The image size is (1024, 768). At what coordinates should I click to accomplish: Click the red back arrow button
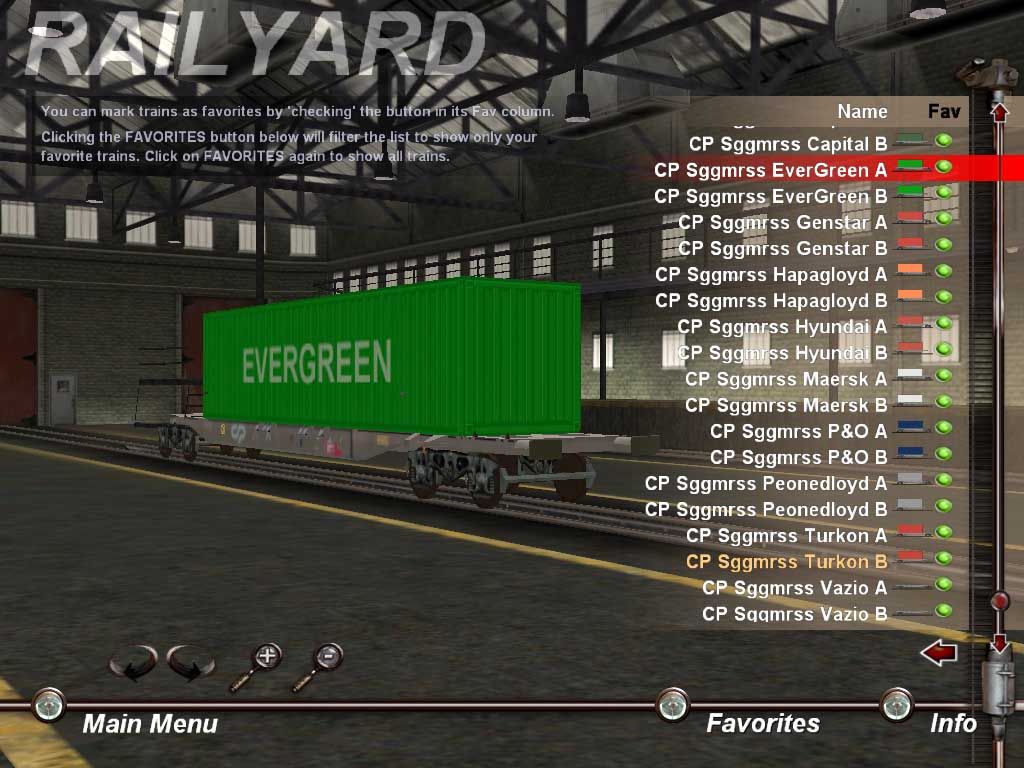pyautogui.click(x=938, y=654)
